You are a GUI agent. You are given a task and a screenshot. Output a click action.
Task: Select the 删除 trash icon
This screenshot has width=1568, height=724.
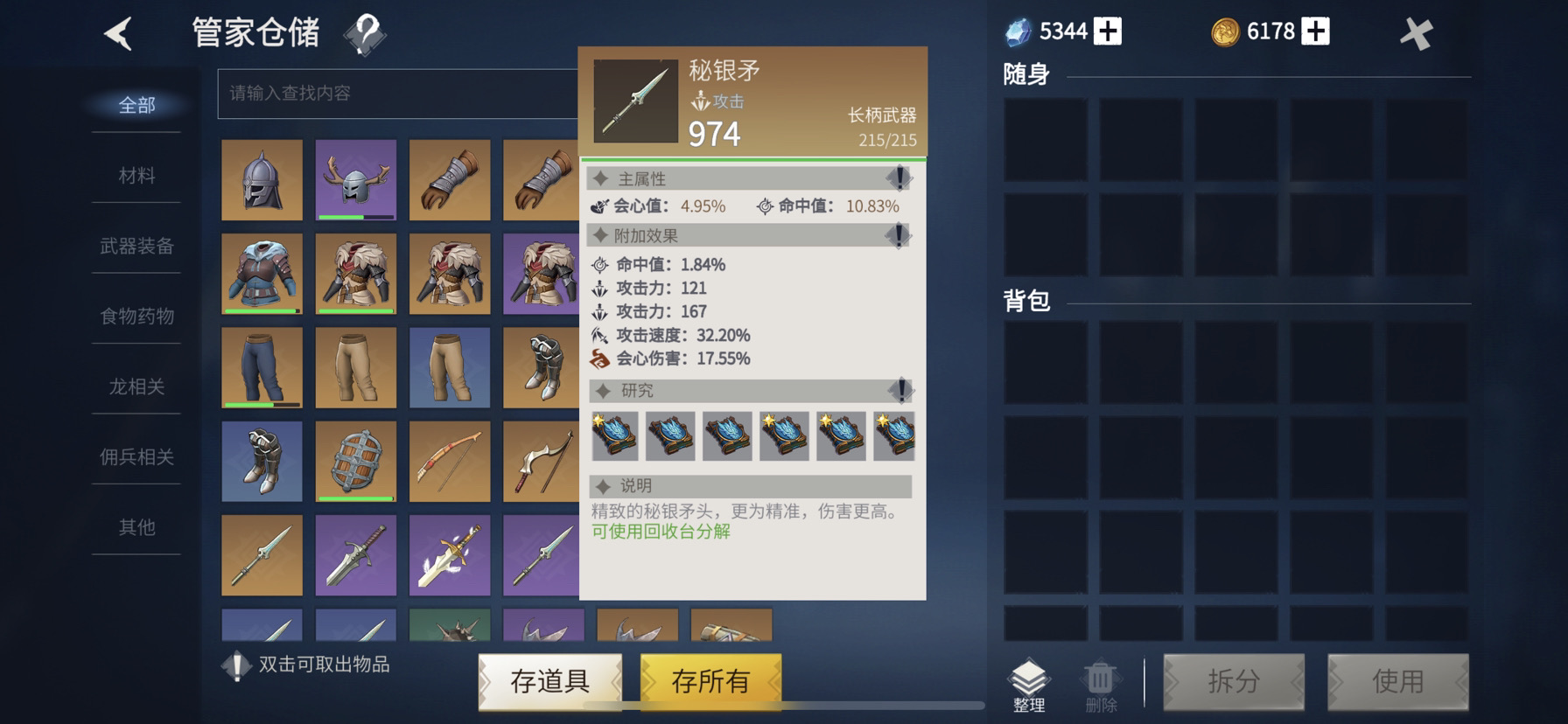tap(1100, 682)
